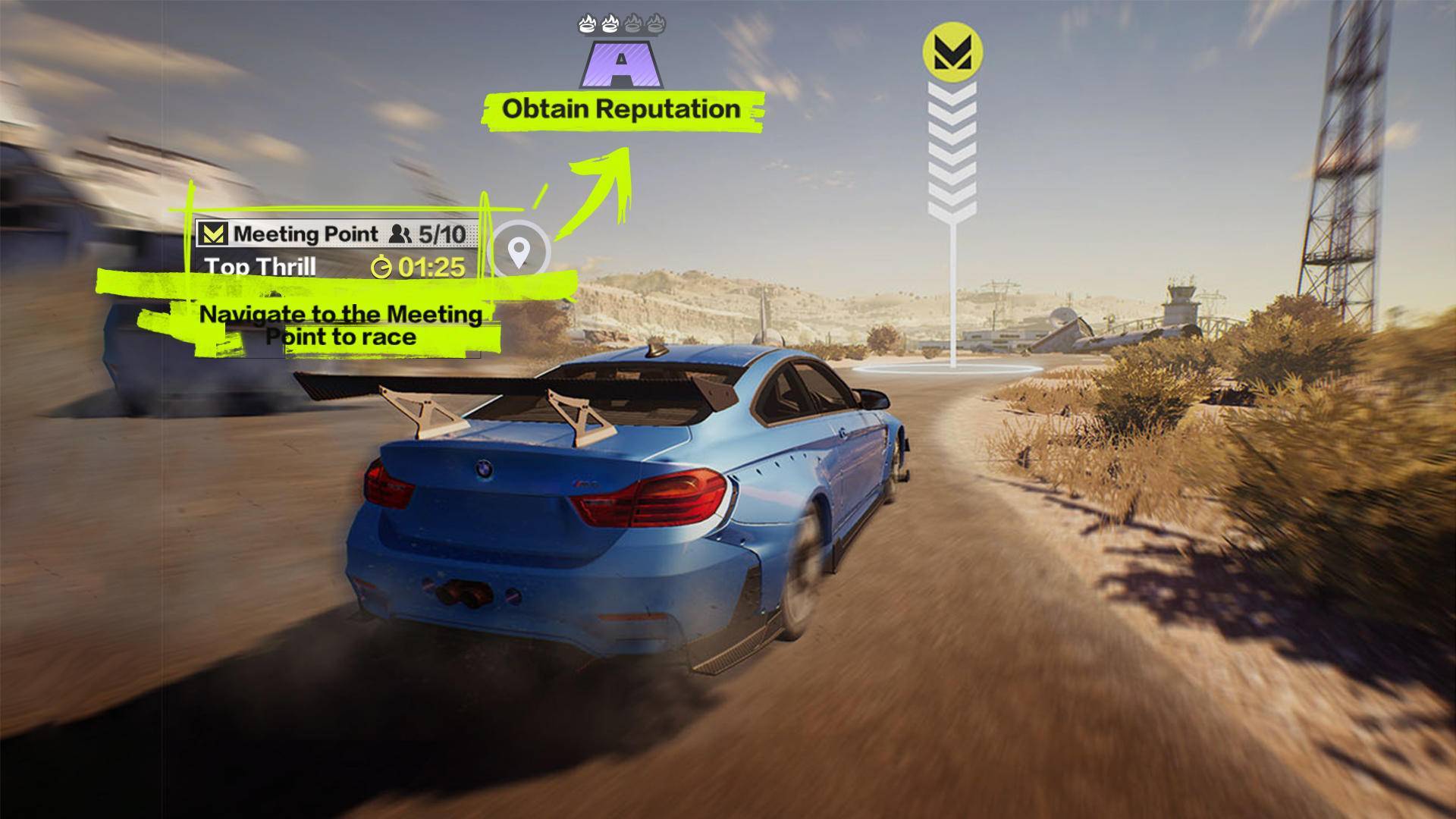The width and height of the screenshot is (1456, 819).
Task: Select the fourth unlit flame icon
Action: coord(656,24)
